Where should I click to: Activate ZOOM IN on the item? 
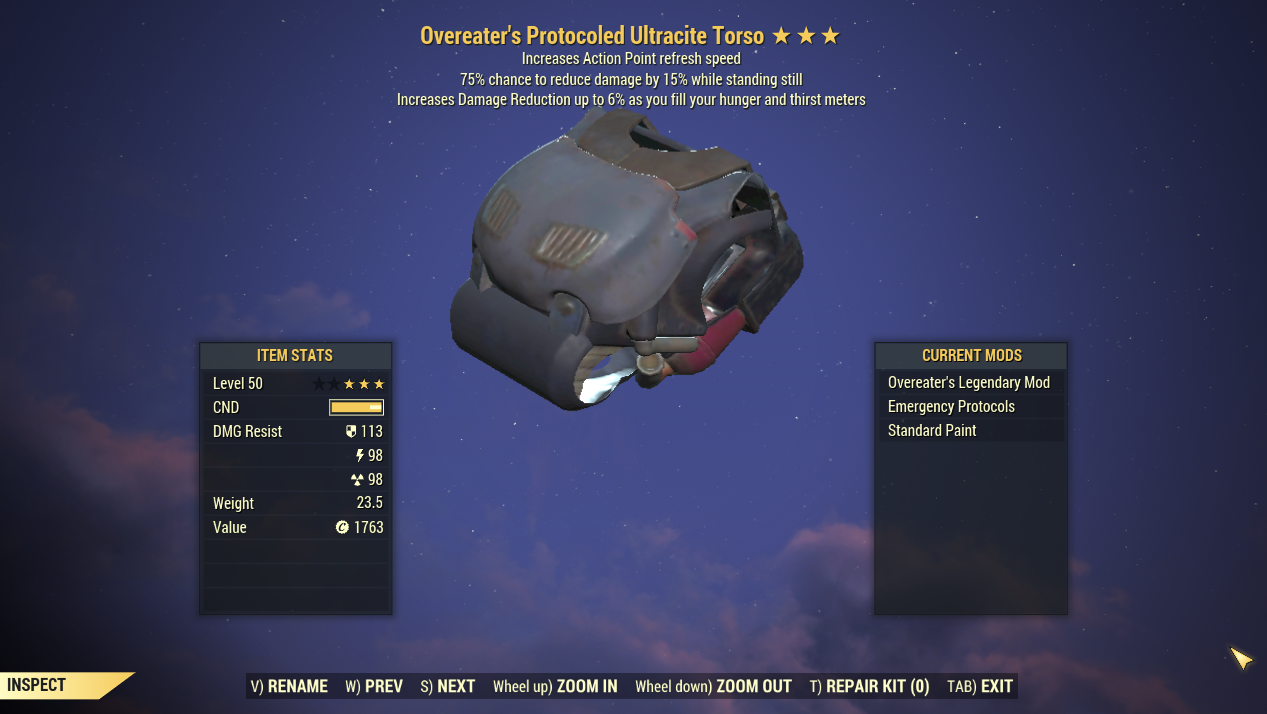[x=555, y=686]
